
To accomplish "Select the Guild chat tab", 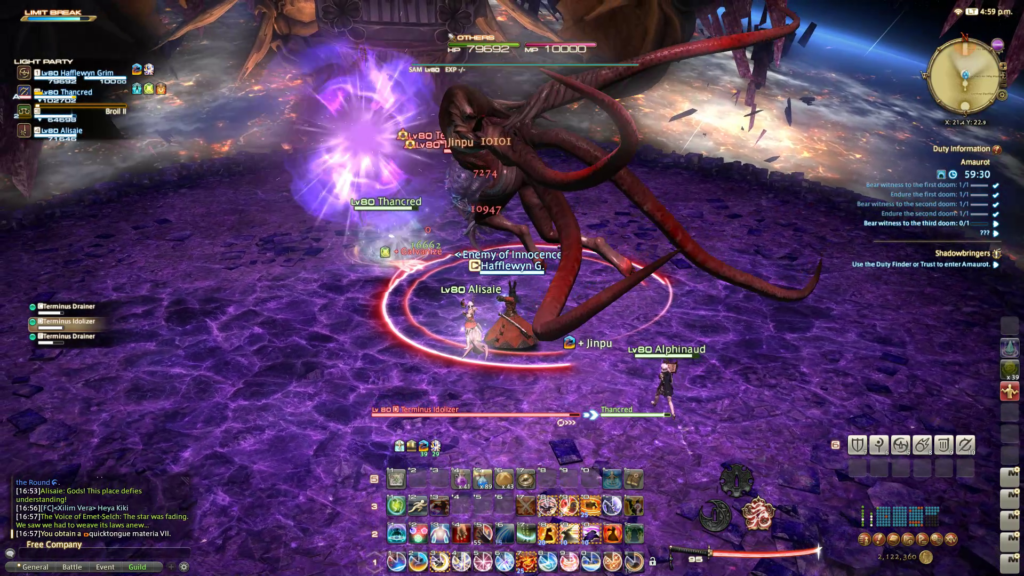I will 137,567.
